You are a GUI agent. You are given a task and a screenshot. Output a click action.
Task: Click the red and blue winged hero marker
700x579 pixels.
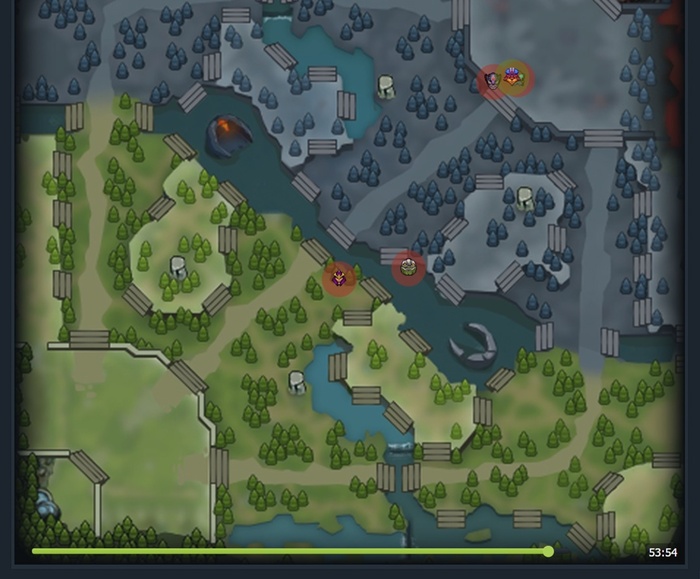tap(515, 75)
